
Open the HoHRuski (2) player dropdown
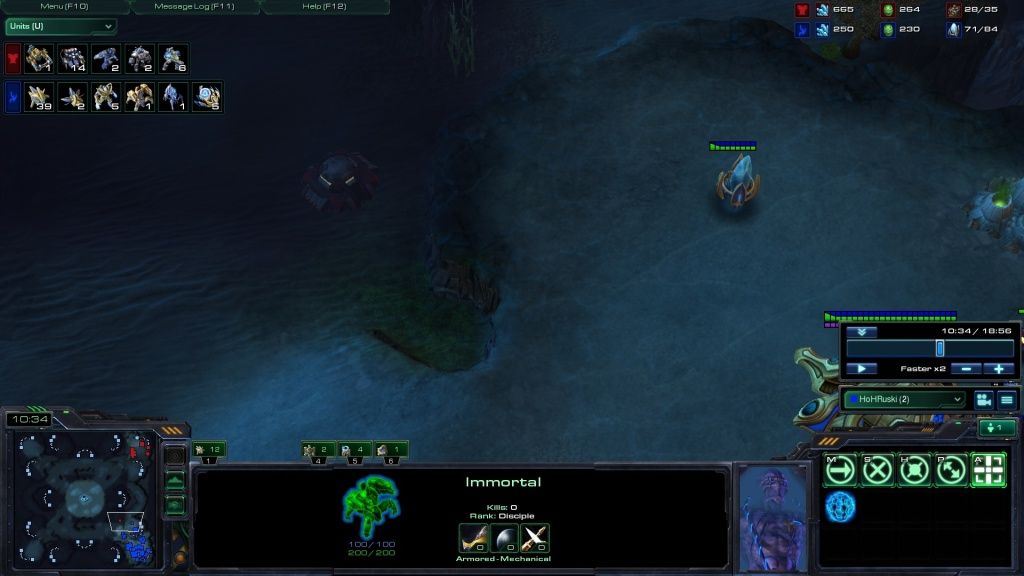coord(904,399)
